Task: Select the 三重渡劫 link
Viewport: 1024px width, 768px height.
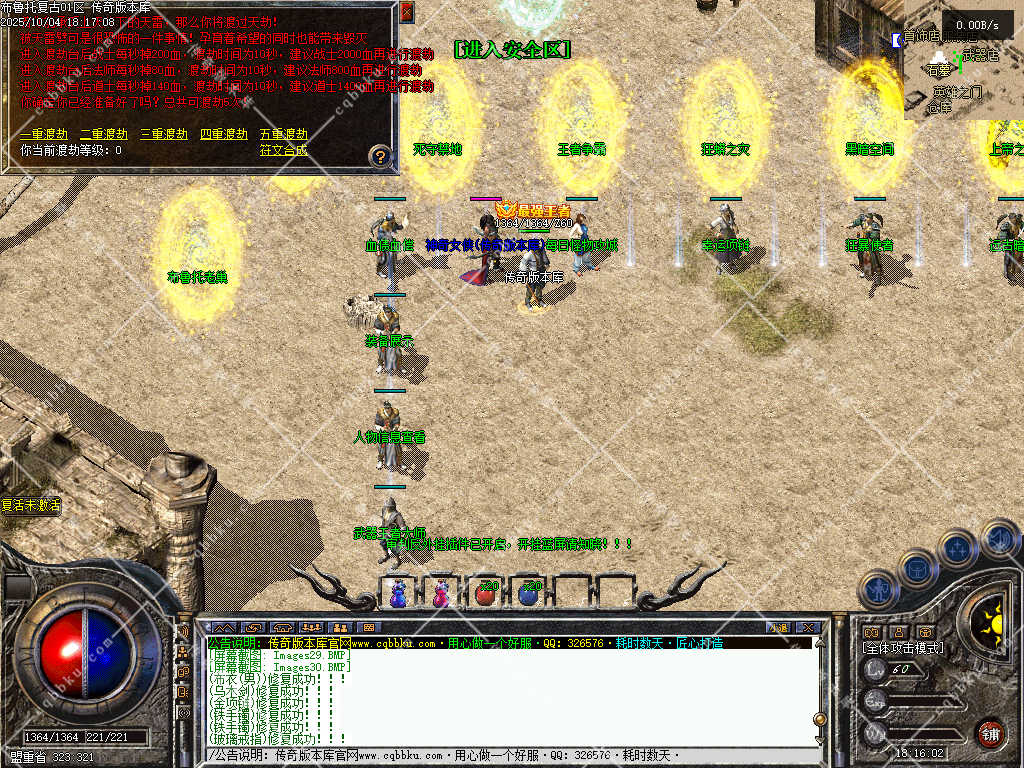Action: click(x=164, y=134)
